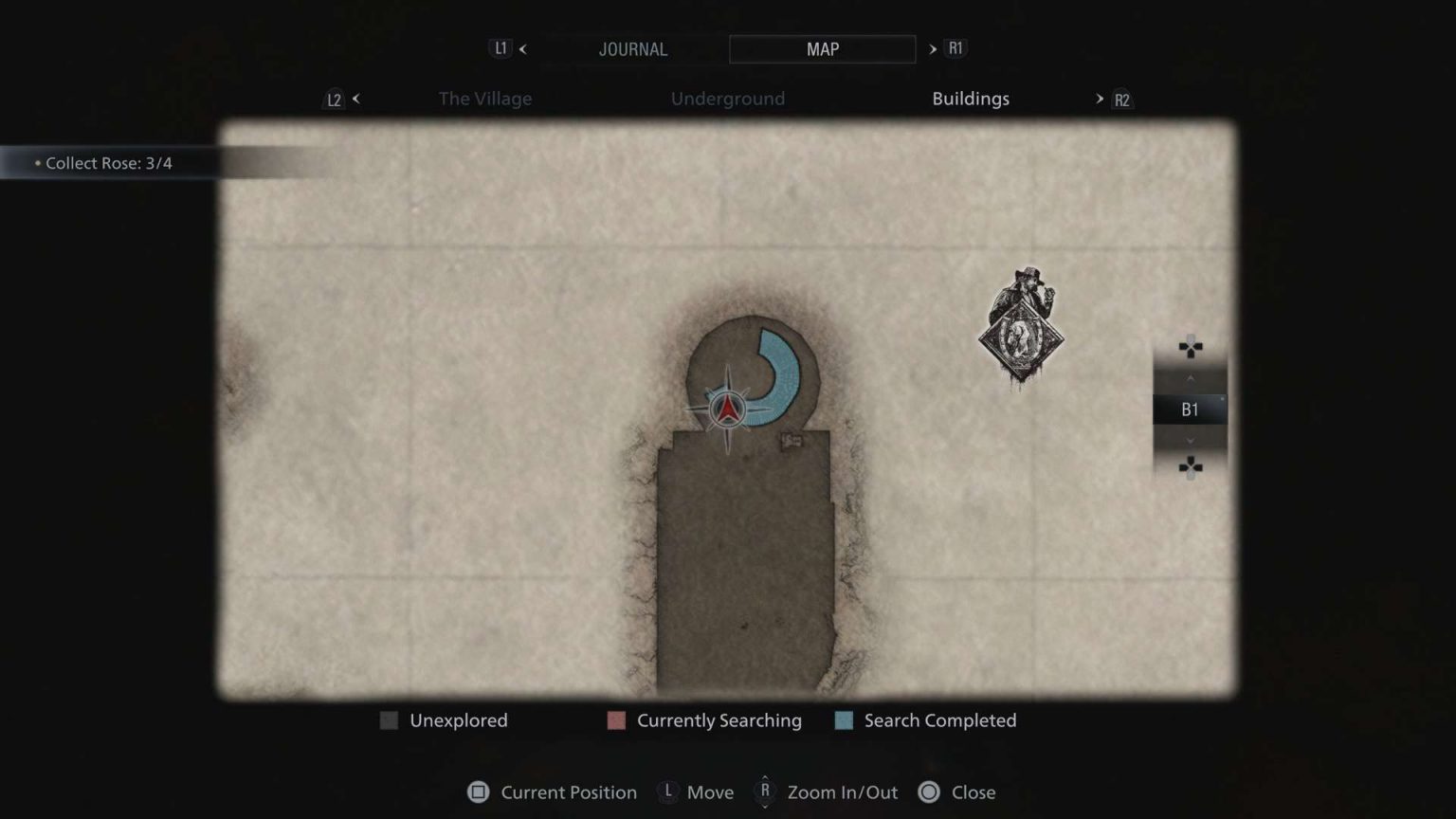Screen dimensions: 1456x819
Task: Select the Underground map section
Action: pos(728,99)
